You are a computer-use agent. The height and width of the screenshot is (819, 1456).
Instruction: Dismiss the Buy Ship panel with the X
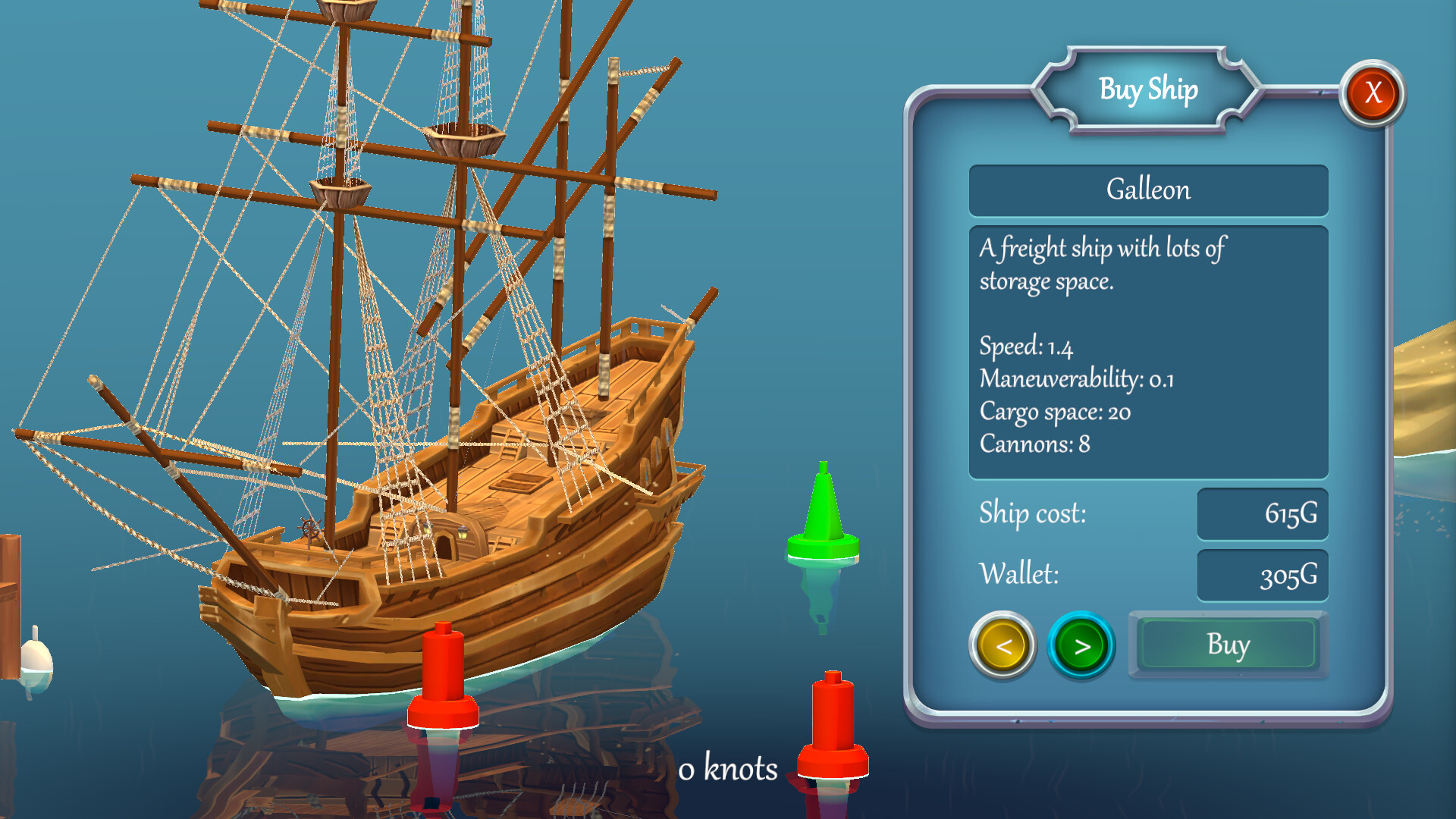tap(1372, 92)
